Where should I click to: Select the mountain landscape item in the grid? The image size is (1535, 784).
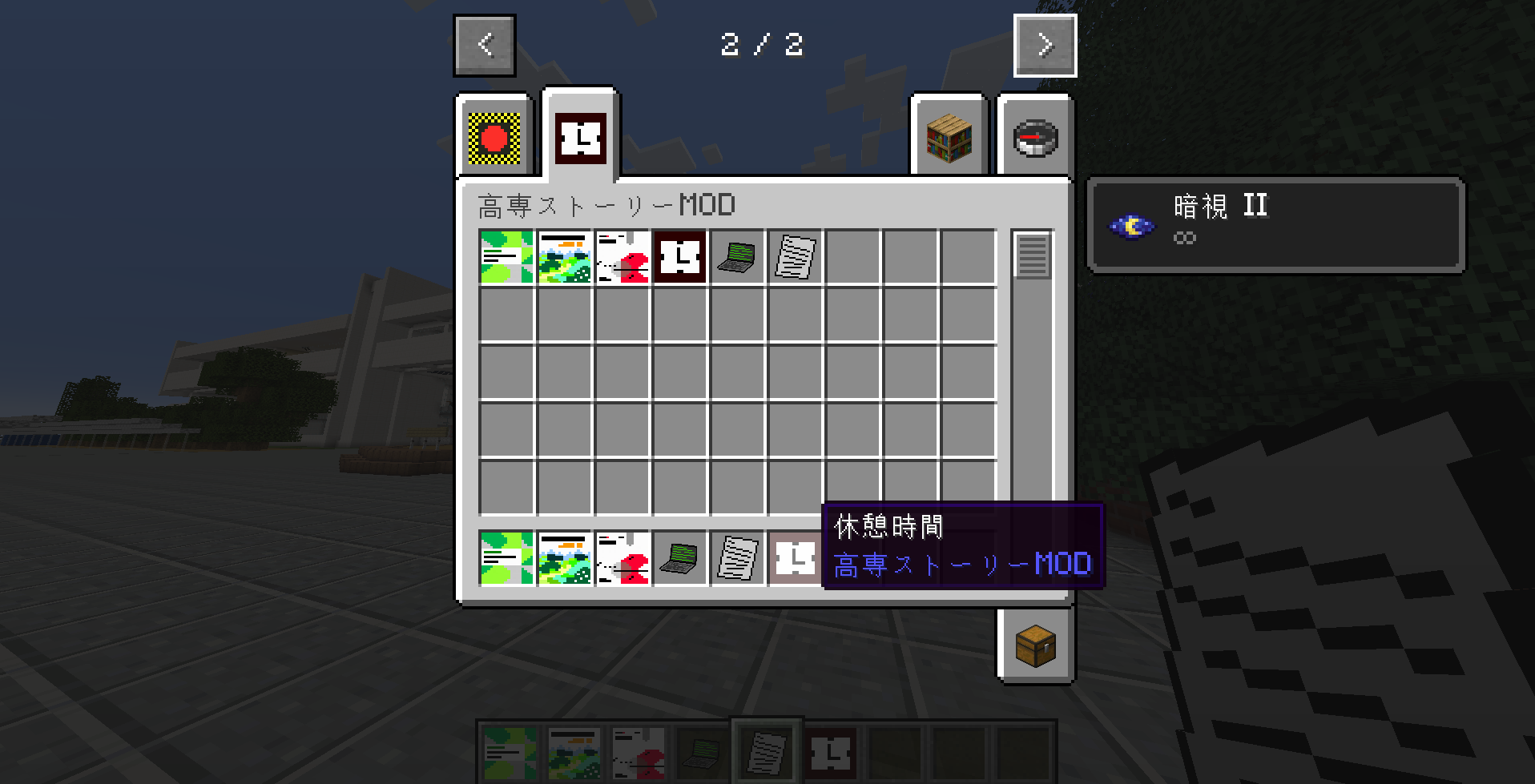[564, 257]
